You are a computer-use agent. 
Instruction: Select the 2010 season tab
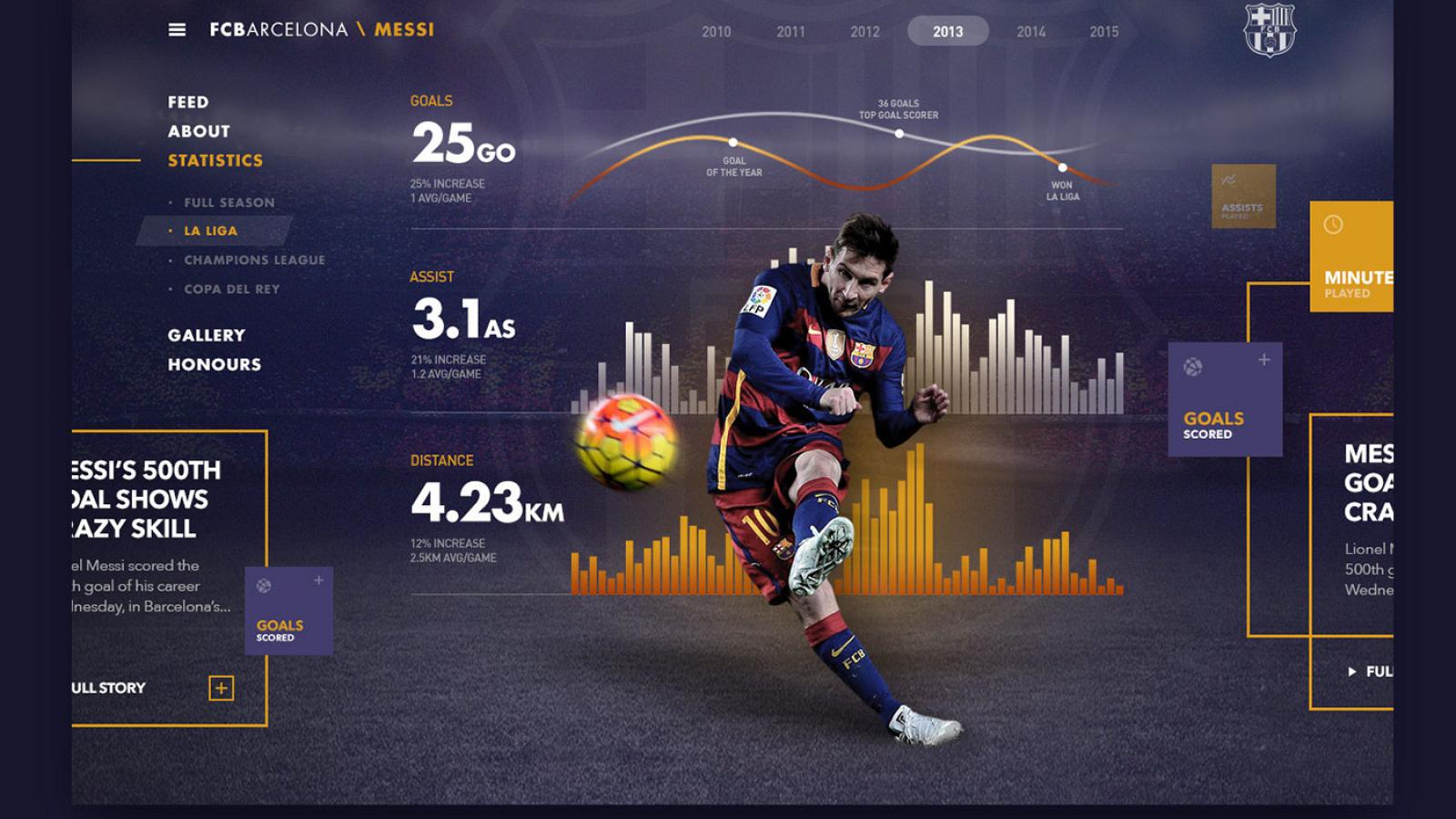[x=717, y=31]
